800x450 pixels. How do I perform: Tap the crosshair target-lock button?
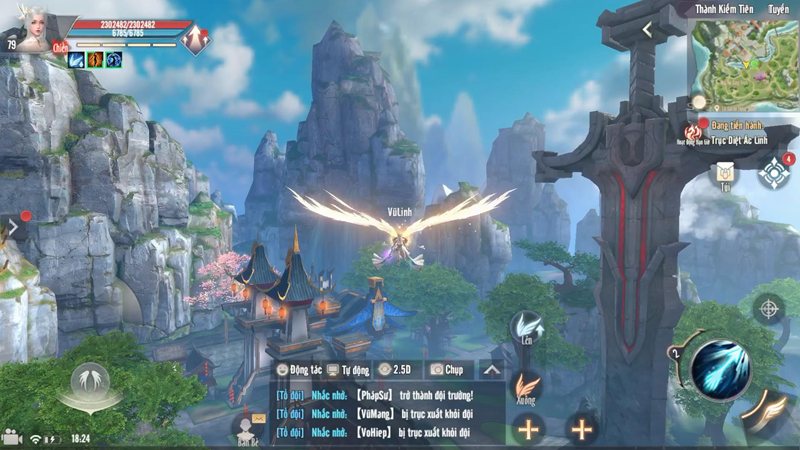coord(767,309)
